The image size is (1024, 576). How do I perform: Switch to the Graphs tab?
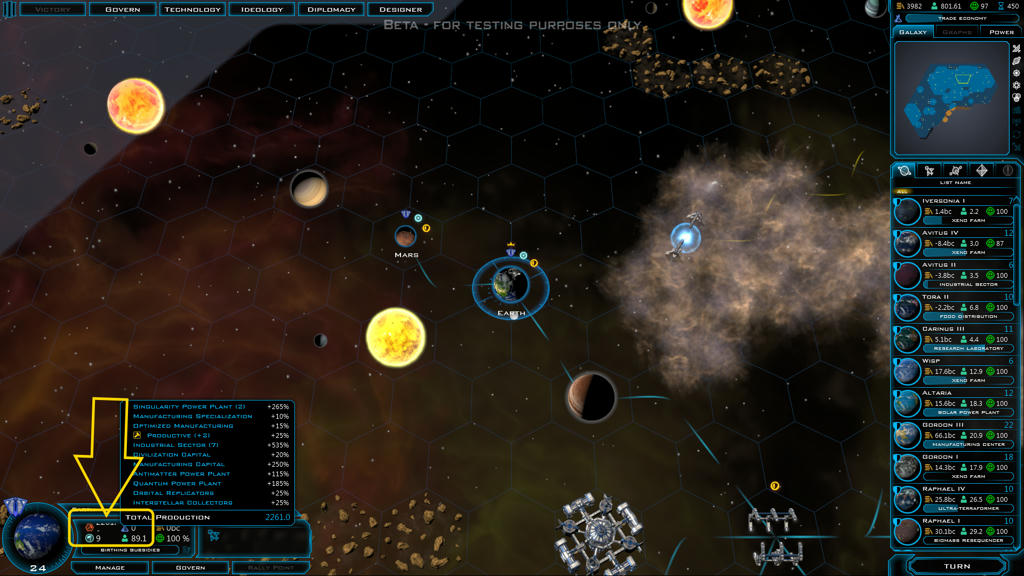click(x=957, y=32)
